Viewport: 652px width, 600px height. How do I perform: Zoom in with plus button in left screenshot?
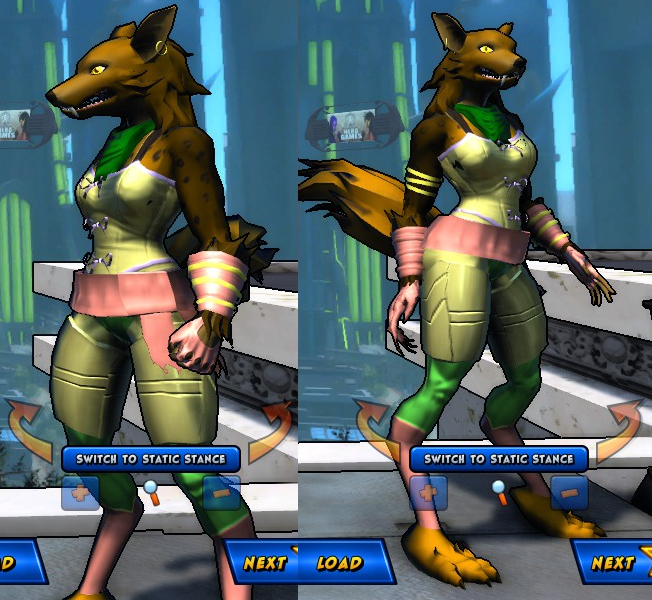coord(81,492)
